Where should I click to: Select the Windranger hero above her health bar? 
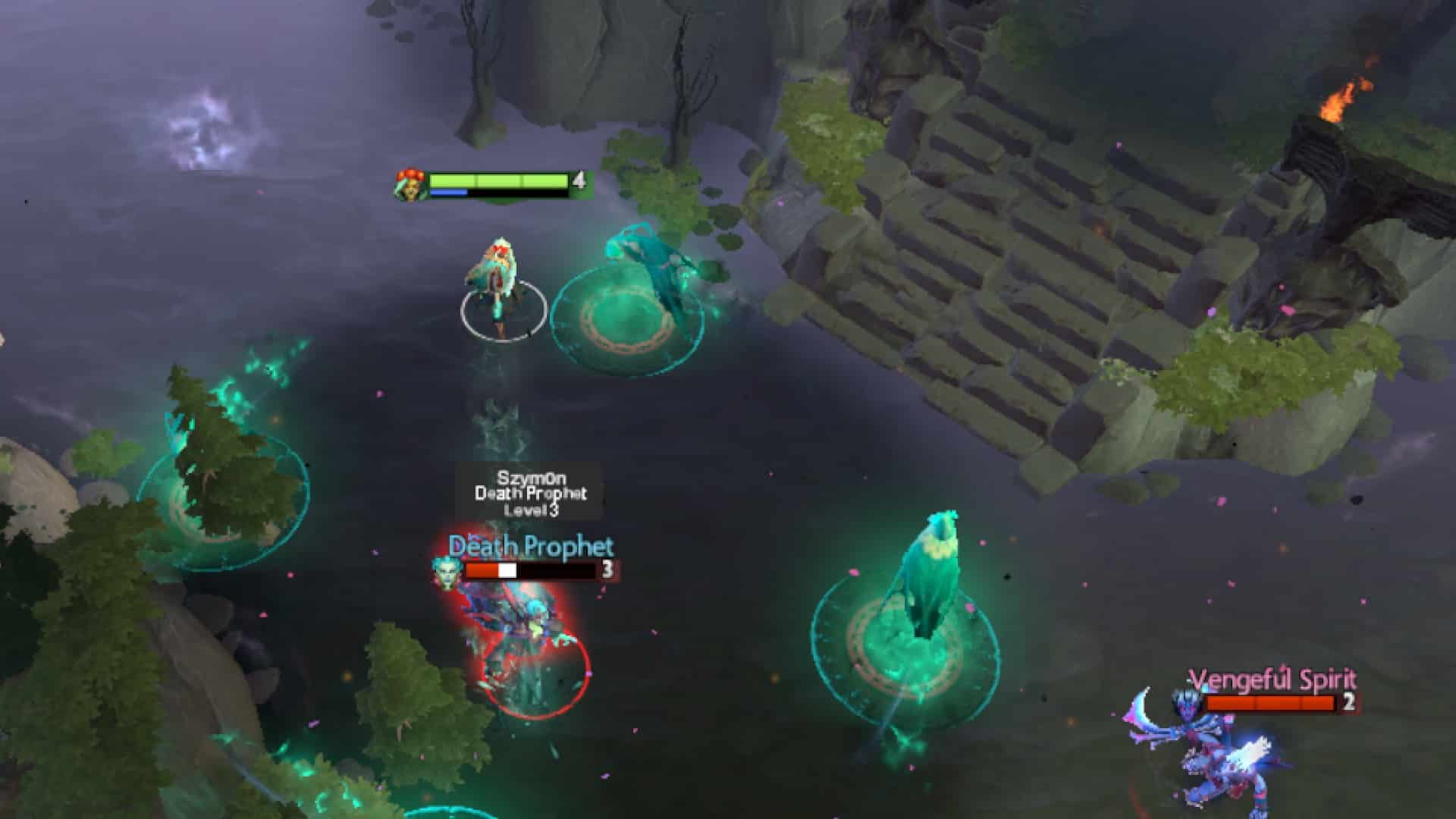coord(497,281)
